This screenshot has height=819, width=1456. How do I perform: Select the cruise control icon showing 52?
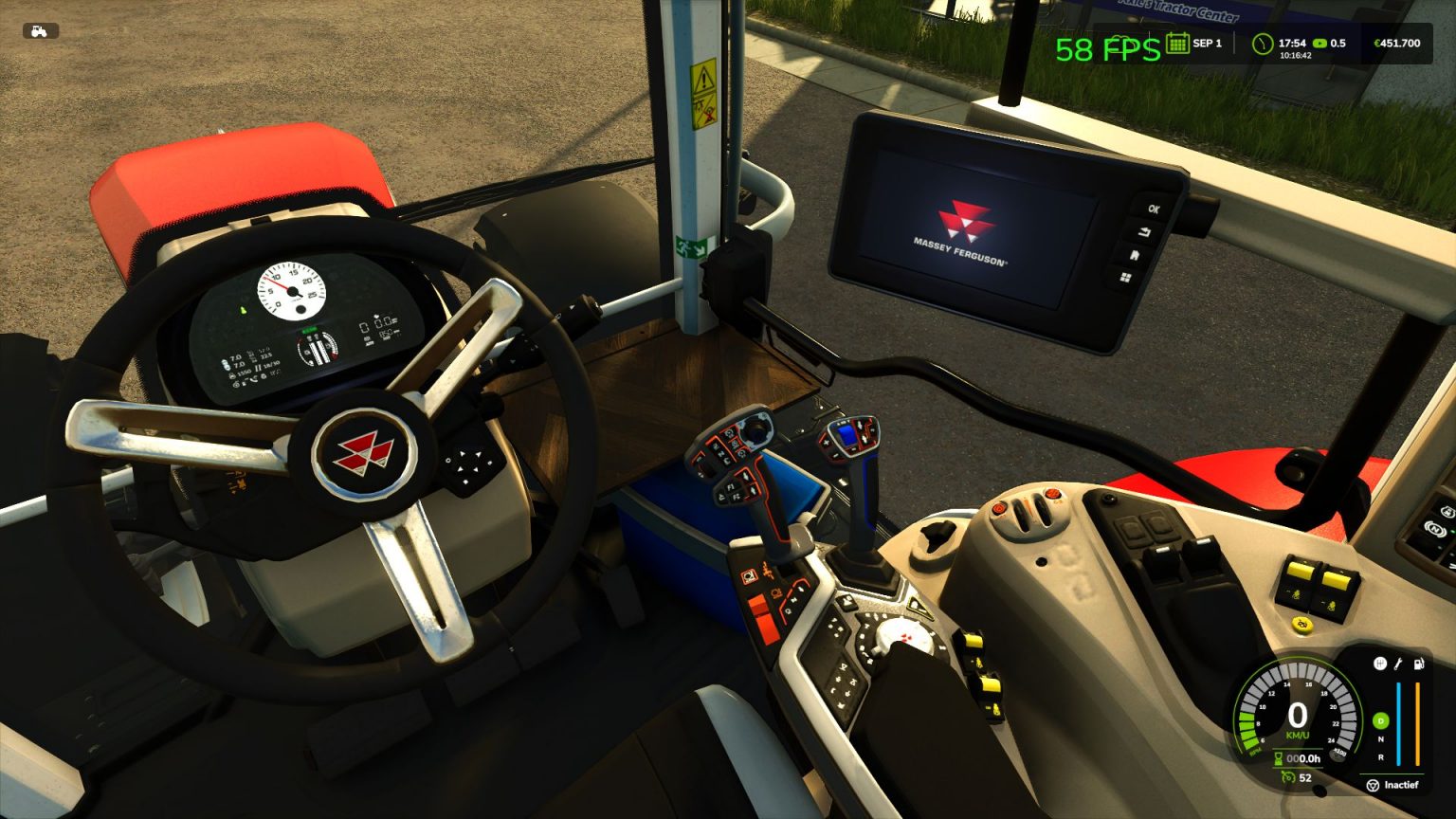tap(1288, 776)
